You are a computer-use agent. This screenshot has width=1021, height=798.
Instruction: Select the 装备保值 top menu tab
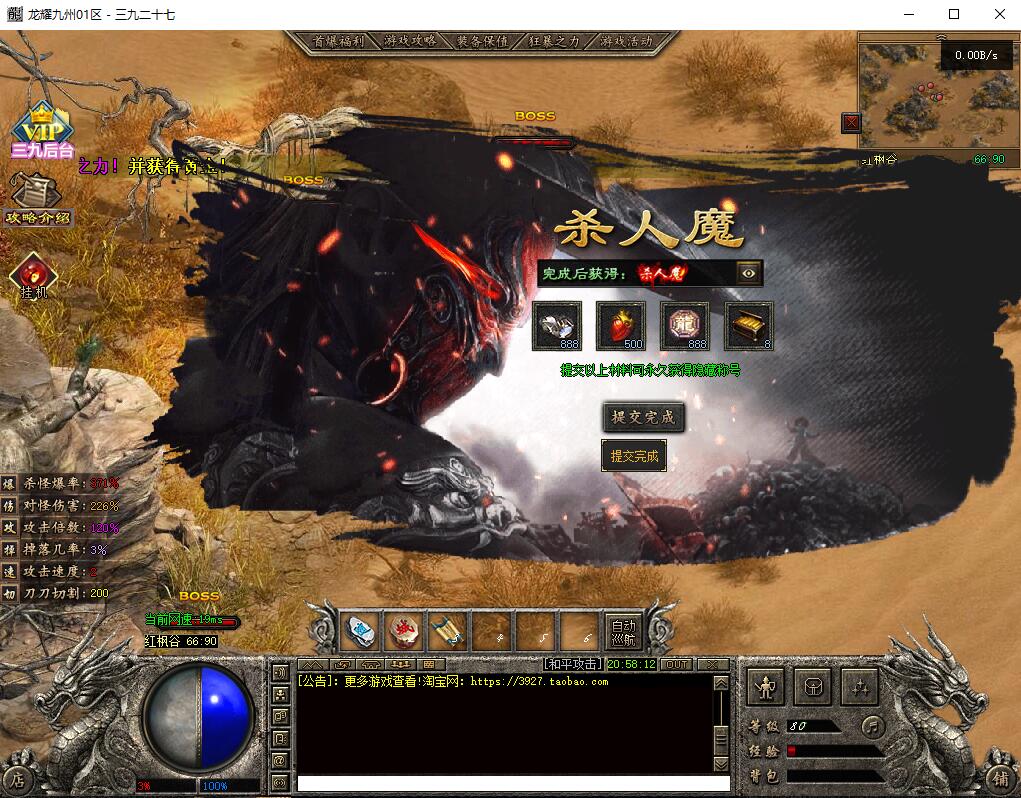click(x=482, y=42)
